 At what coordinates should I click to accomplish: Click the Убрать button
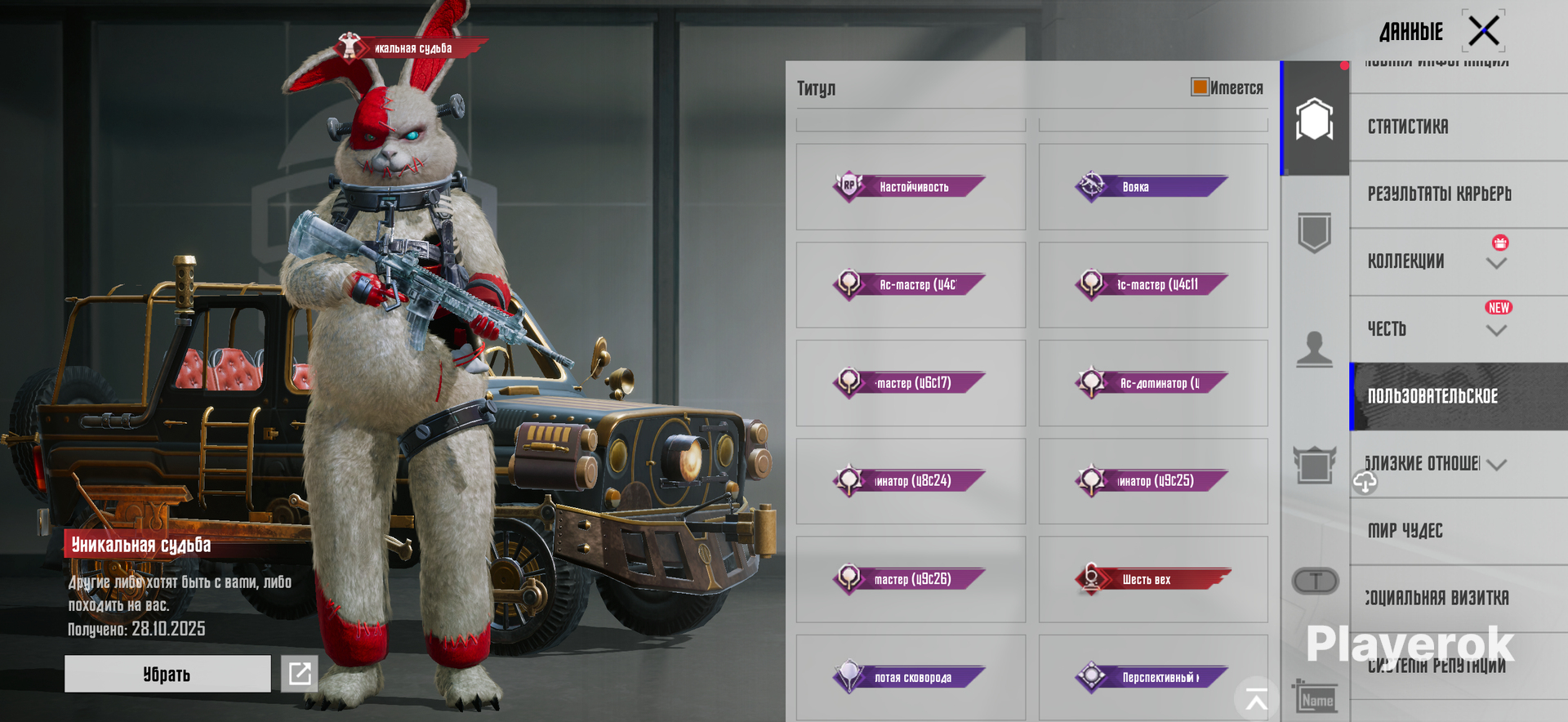click(x=167, y=674)
